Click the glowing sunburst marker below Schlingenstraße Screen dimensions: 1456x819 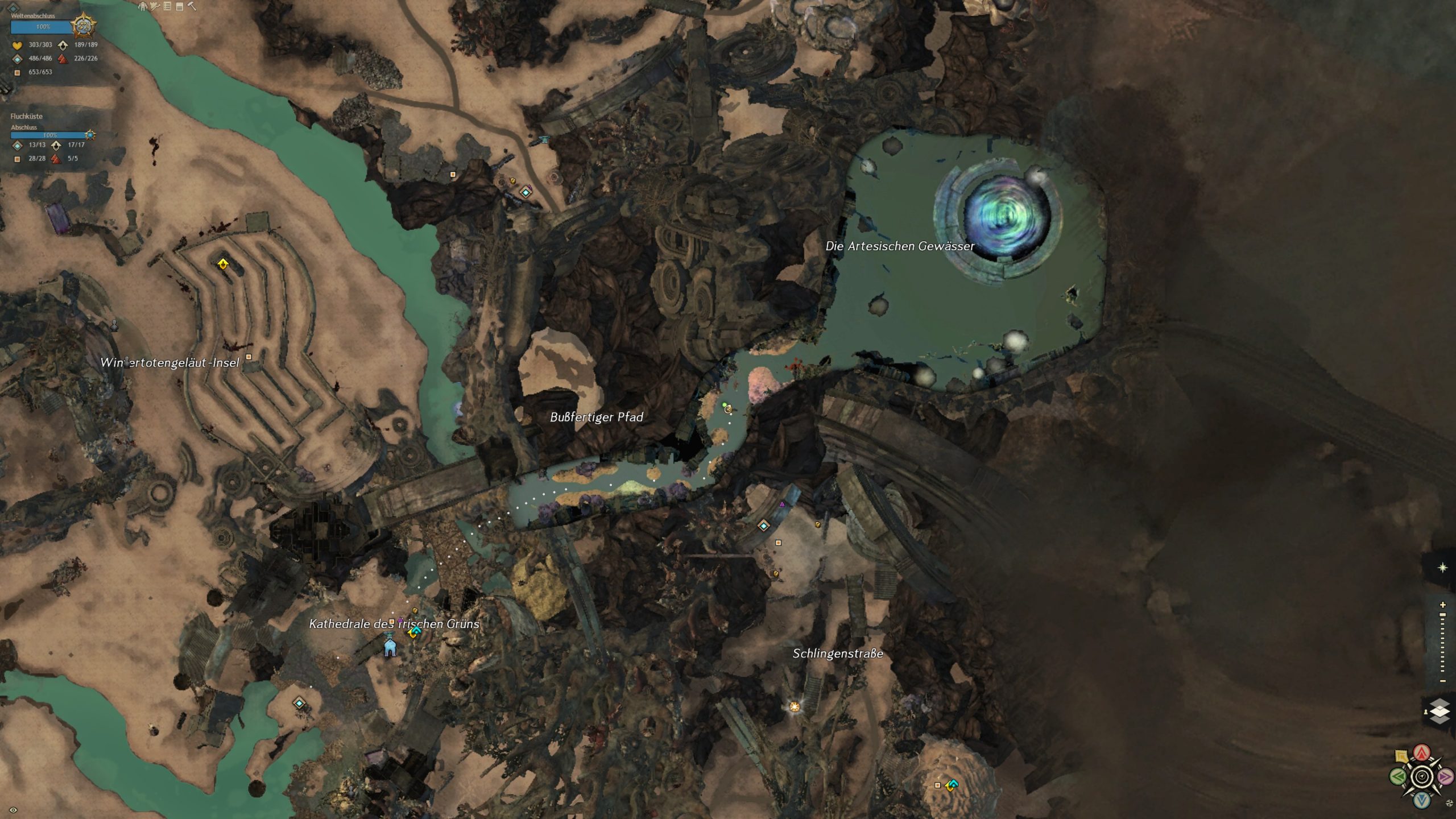795,707
